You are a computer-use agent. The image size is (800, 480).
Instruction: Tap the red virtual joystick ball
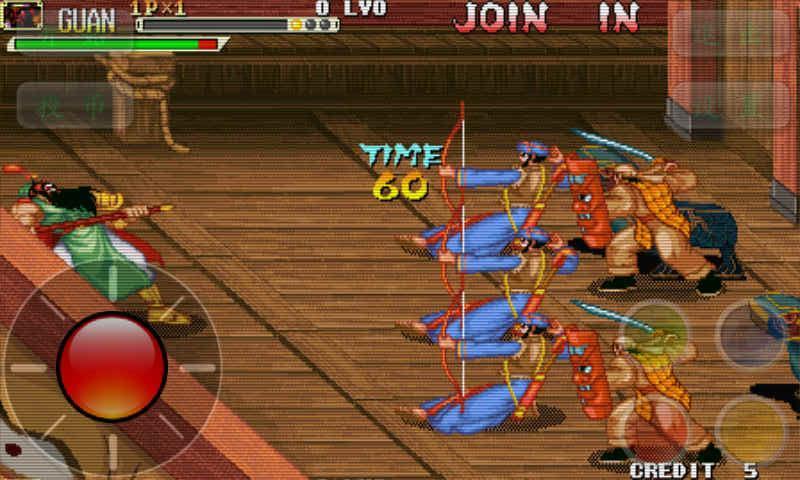click(x=111, y=365)
